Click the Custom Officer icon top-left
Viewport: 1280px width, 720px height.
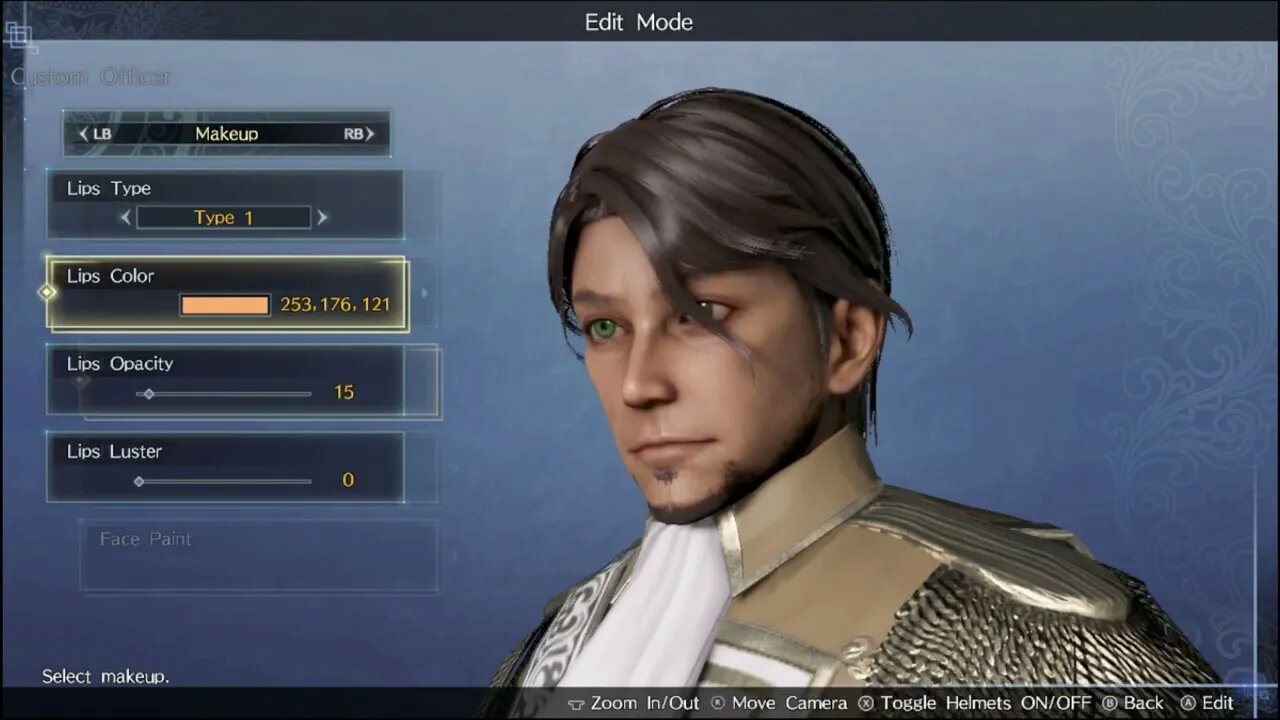point(22,38)
